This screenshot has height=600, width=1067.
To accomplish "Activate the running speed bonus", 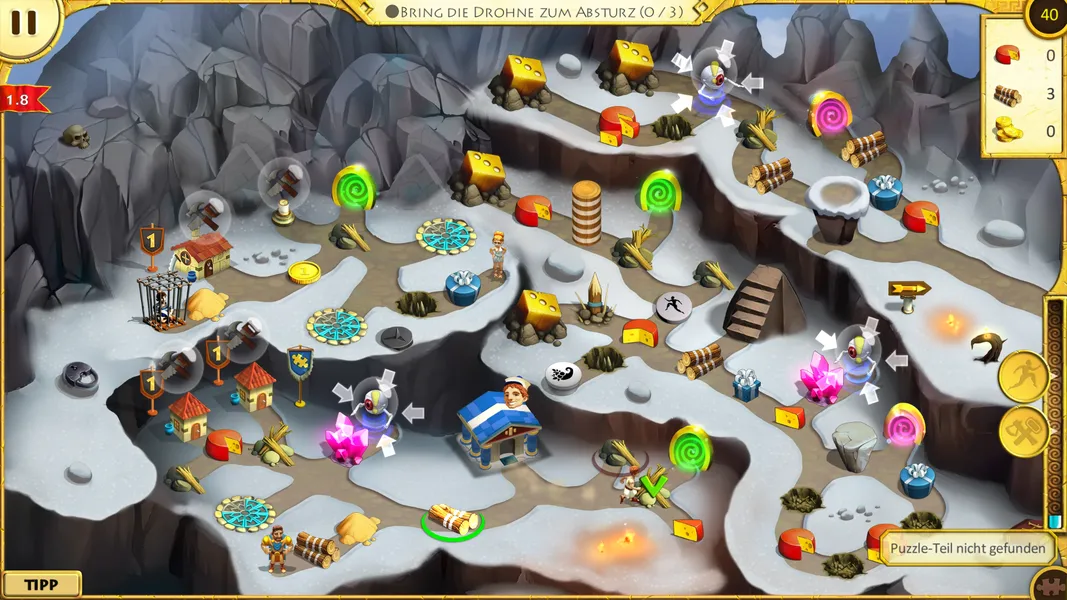I will click(x=1023, y=377).
